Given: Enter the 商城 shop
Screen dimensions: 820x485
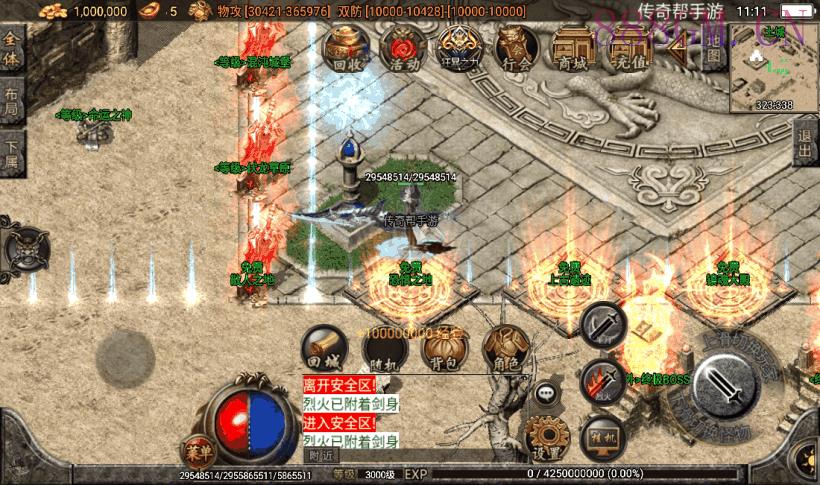Looking at the screenshot, I should click(x=573, y=50).
